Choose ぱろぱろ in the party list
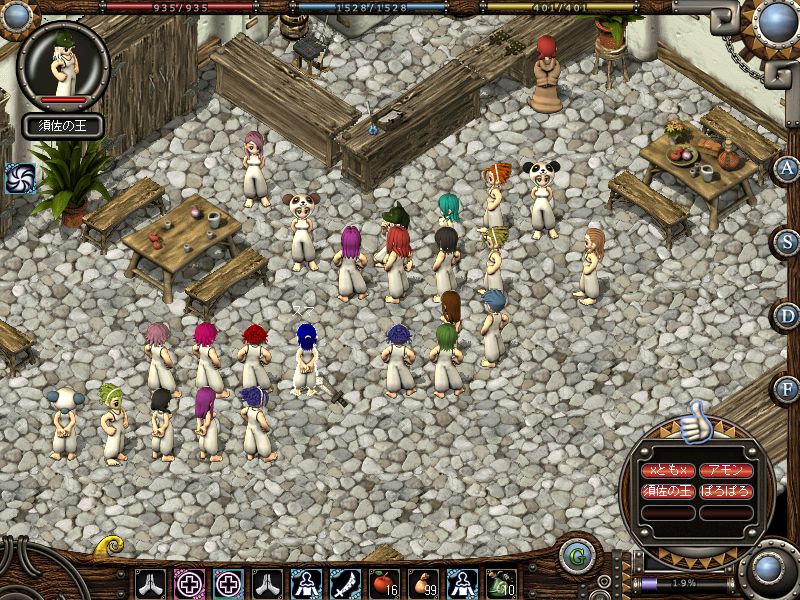 click(726, 491)
